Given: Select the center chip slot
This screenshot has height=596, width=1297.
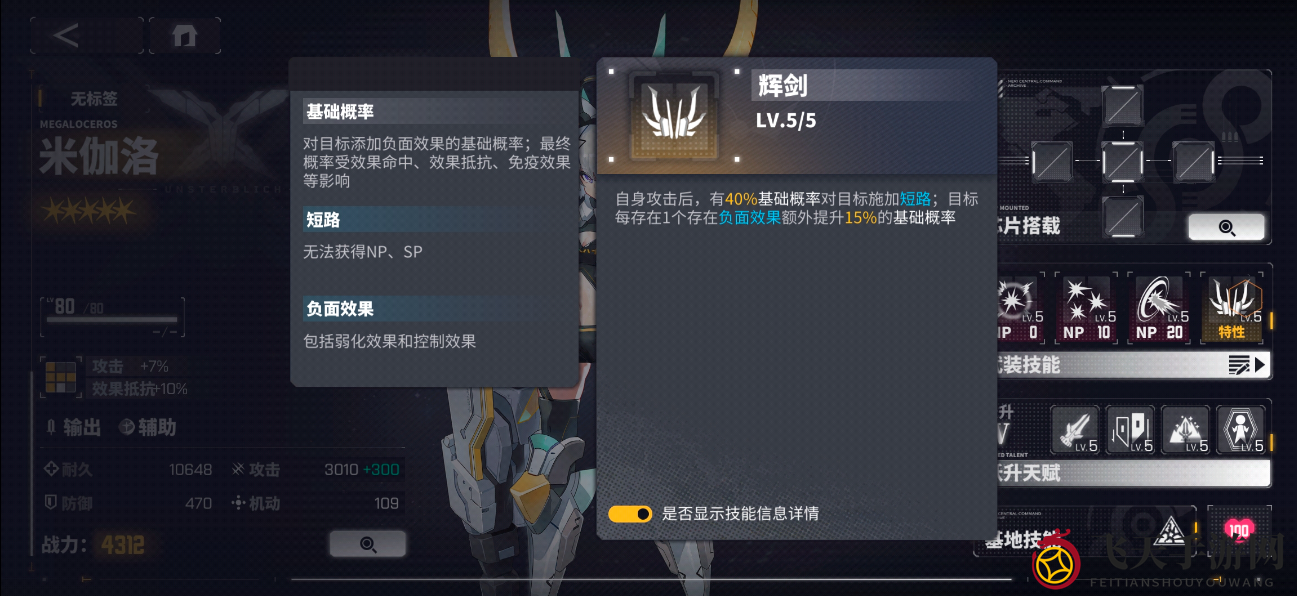Looking at the screenshot, I should tap(1122, 161).
